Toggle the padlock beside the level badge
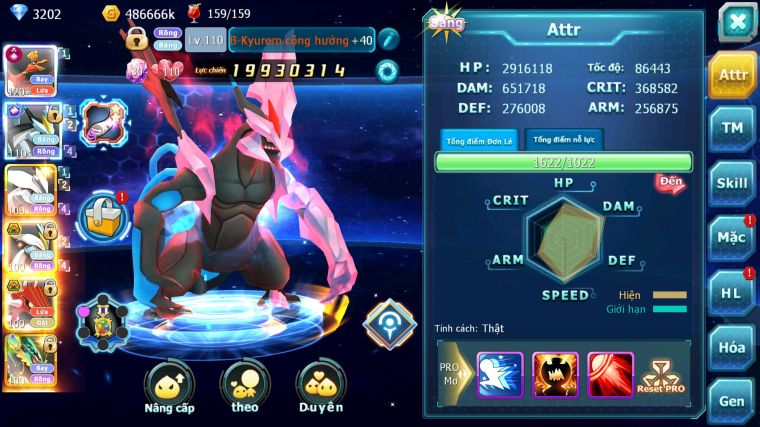This screenshot has height=427, width=760. point(137,40)
